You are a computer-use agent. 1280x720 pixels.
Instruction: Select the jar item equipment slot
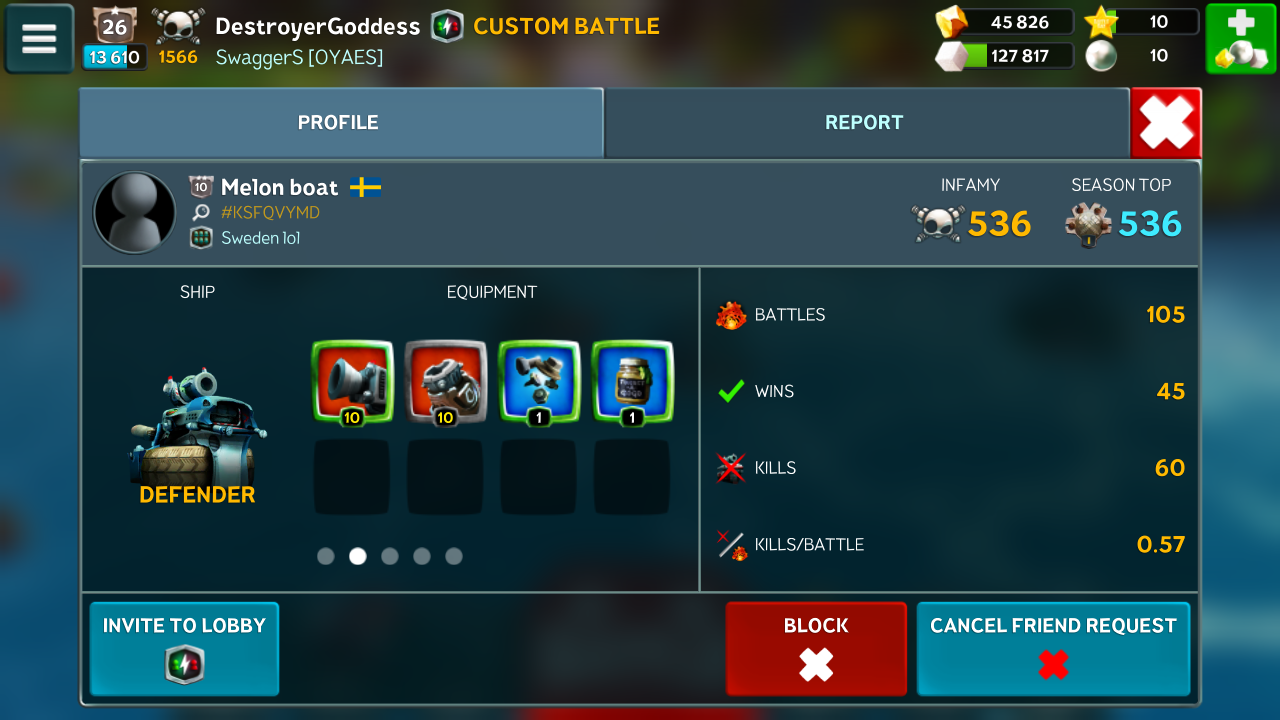(632, 382)
